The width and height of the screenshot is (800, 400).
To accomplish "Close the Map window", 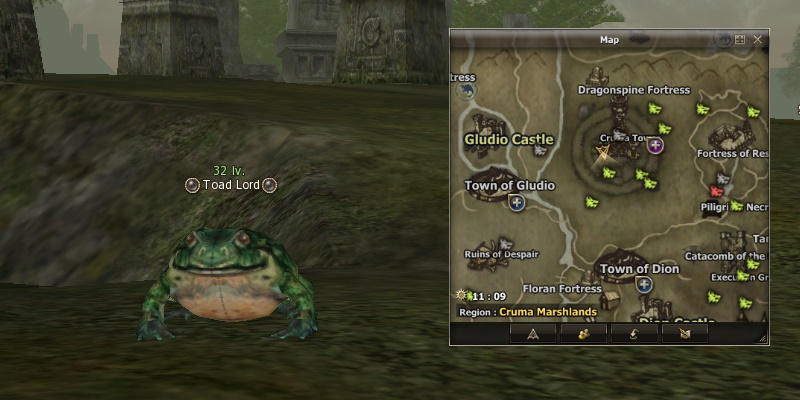I will coord(757,40).
